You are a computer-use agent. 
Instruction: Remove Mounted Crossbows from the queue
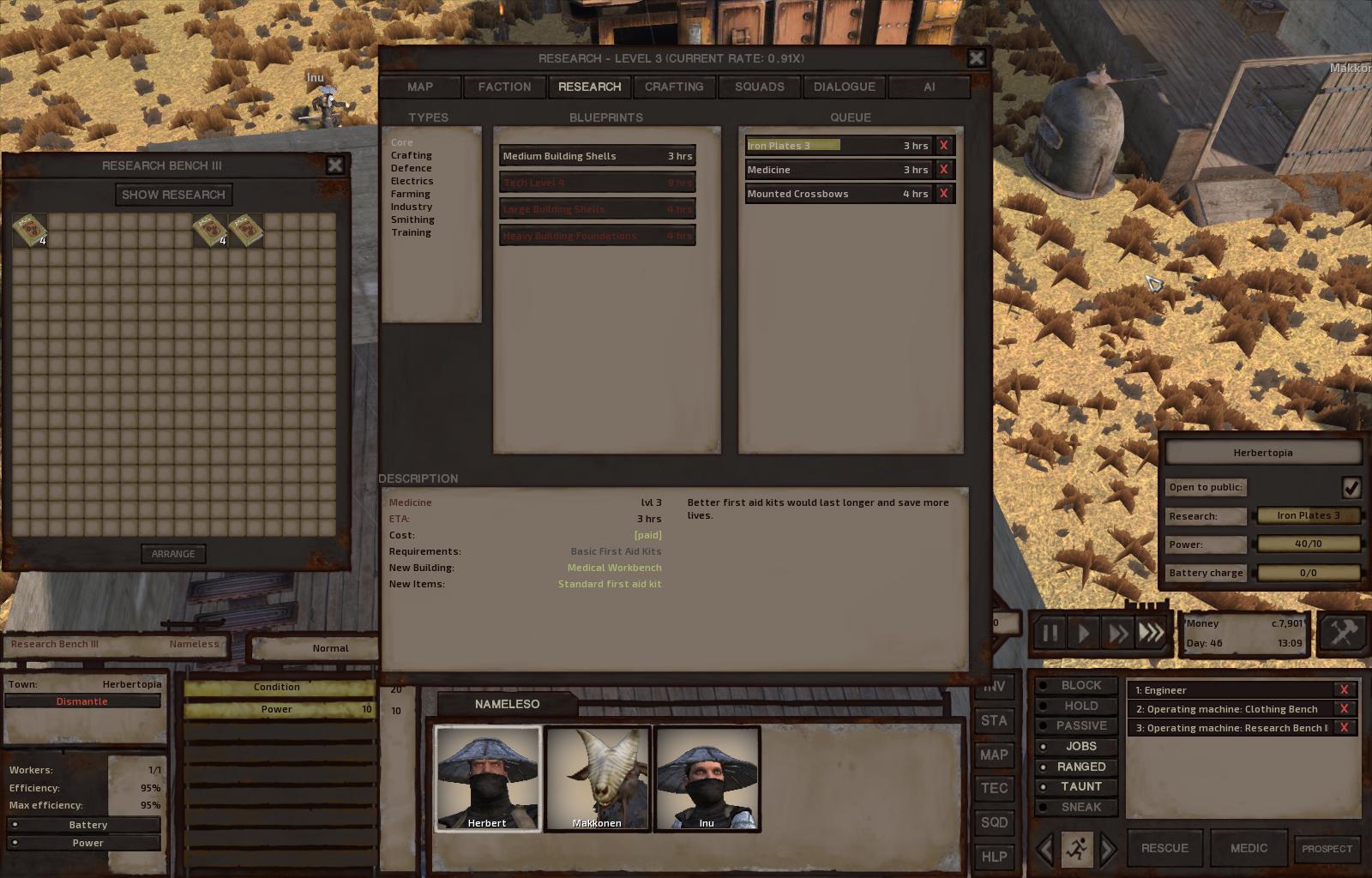click(x=943, y=194)
